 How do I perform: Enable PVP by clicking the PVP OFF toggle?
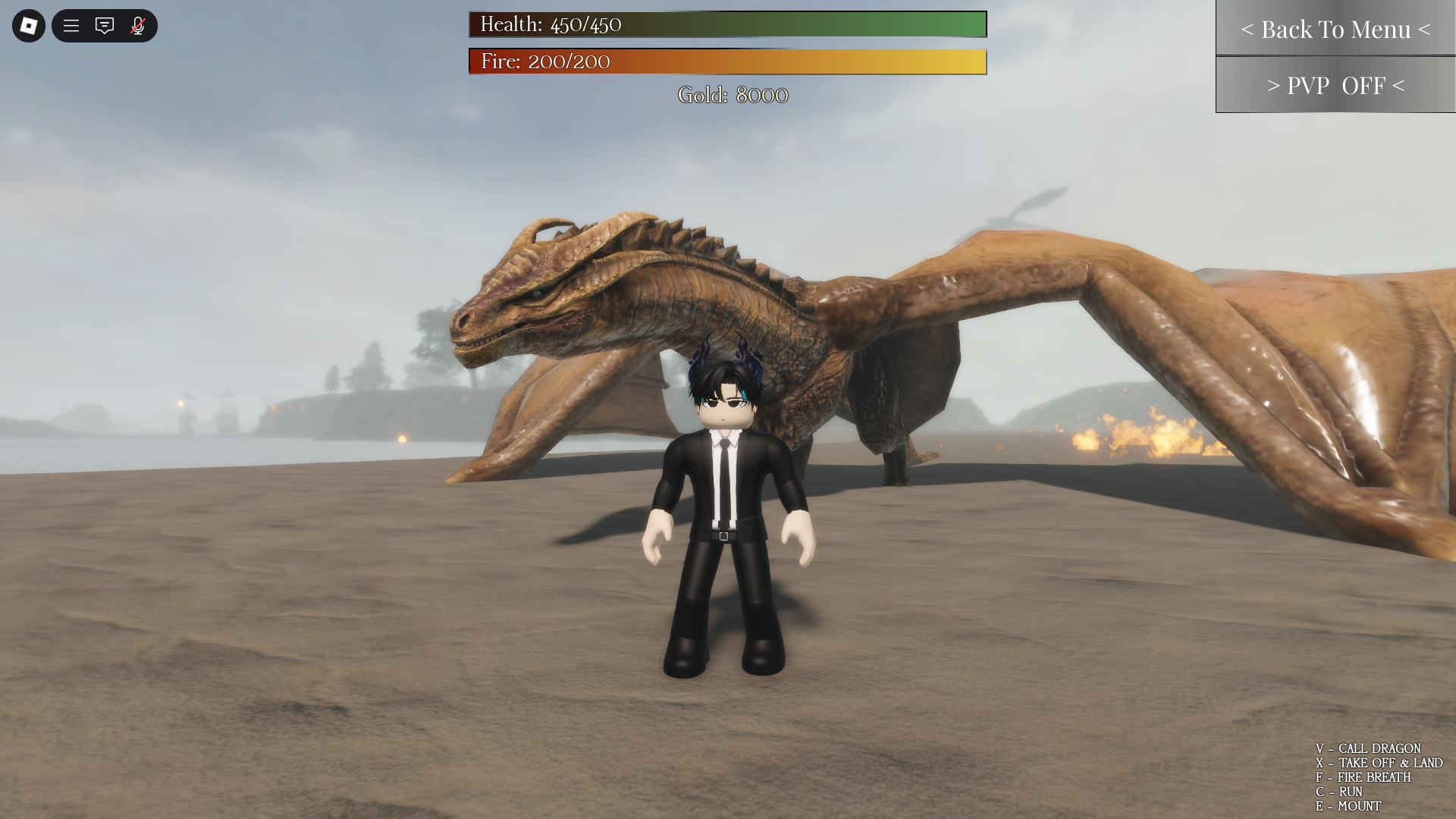tap(1335, 86)
